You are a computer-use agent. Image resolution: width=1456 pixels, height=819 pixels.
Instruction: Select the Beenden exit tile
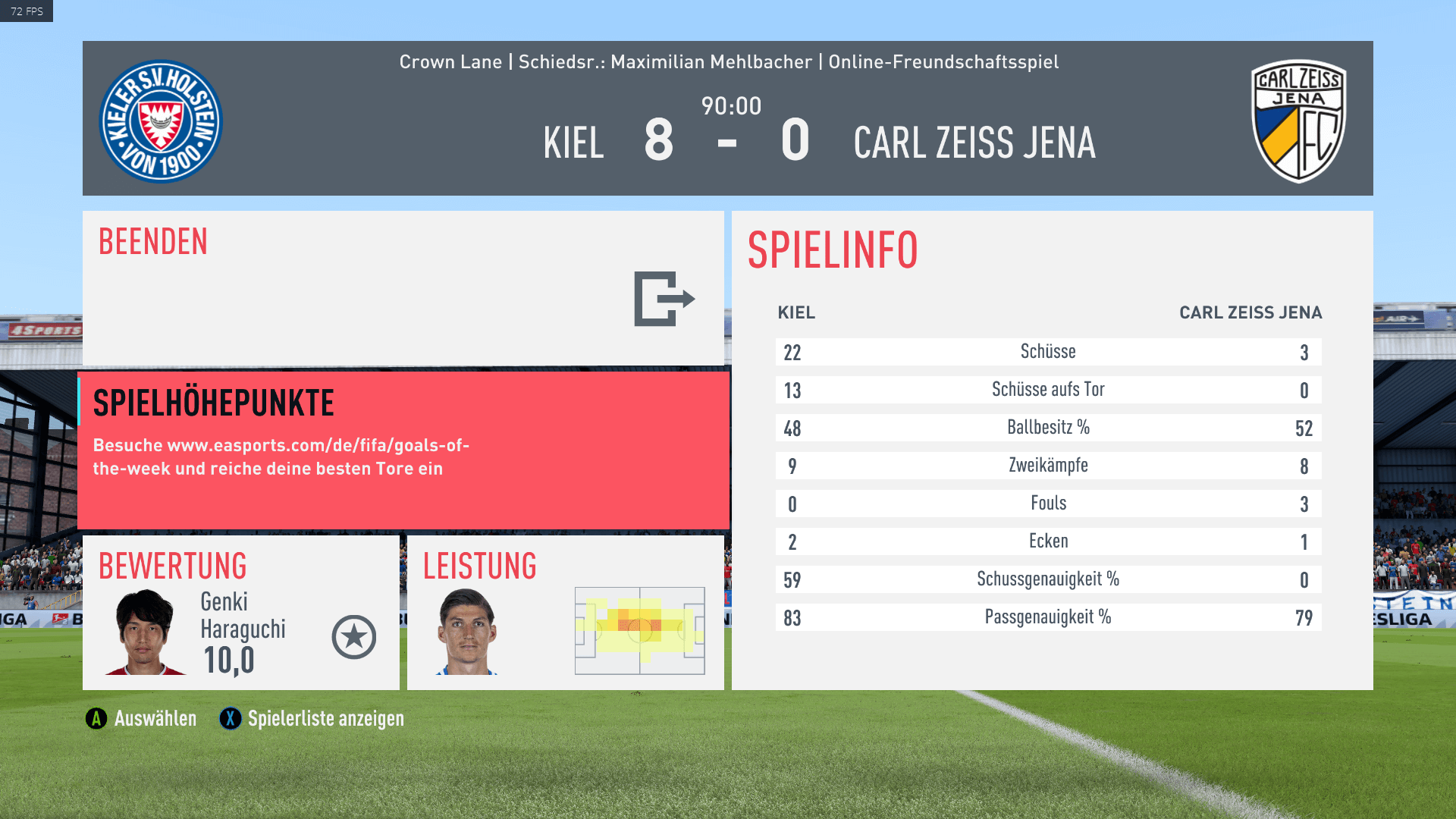403,287
